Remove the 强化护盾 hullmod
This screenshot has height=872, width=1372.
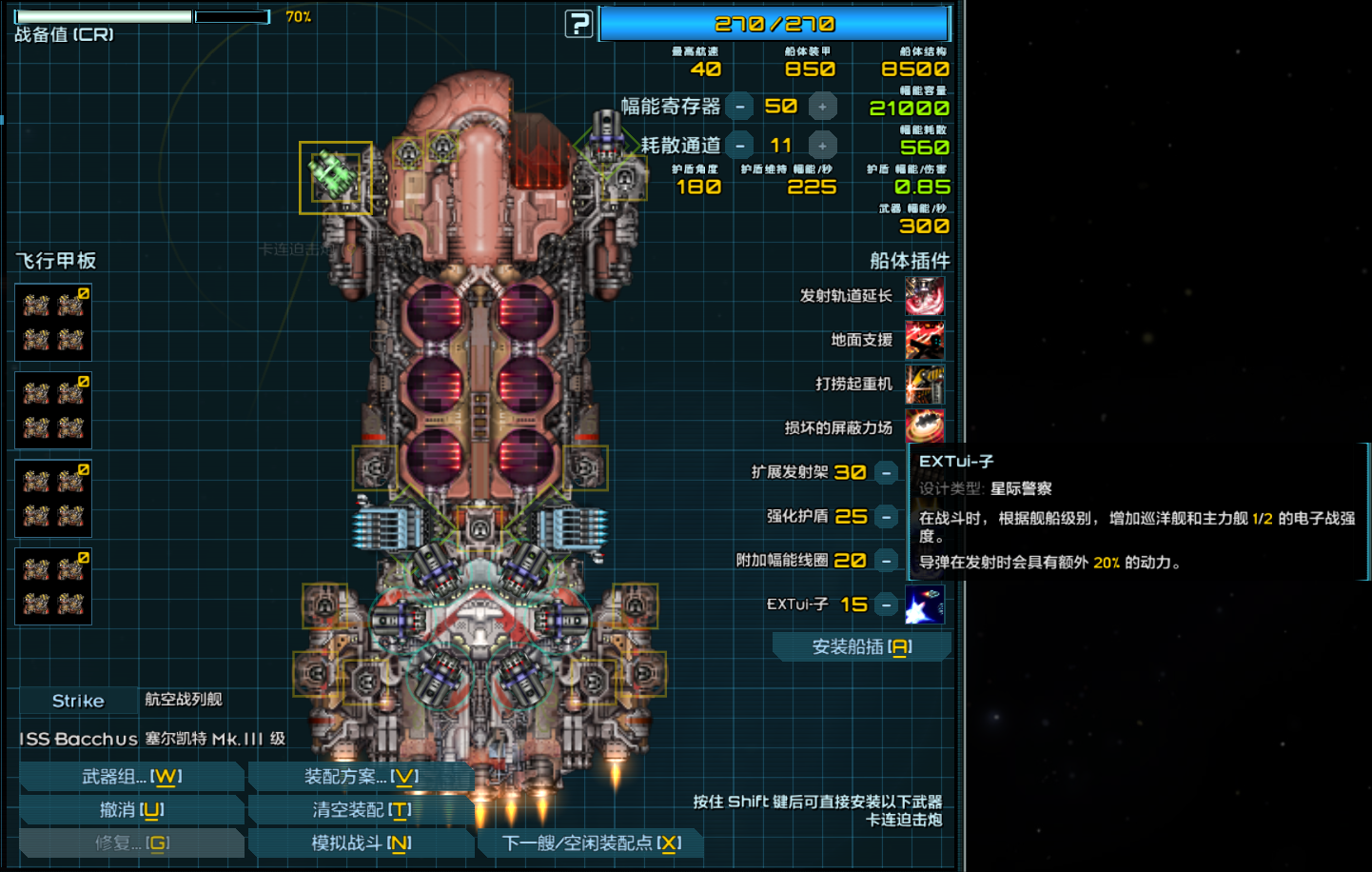pos(886,517)
